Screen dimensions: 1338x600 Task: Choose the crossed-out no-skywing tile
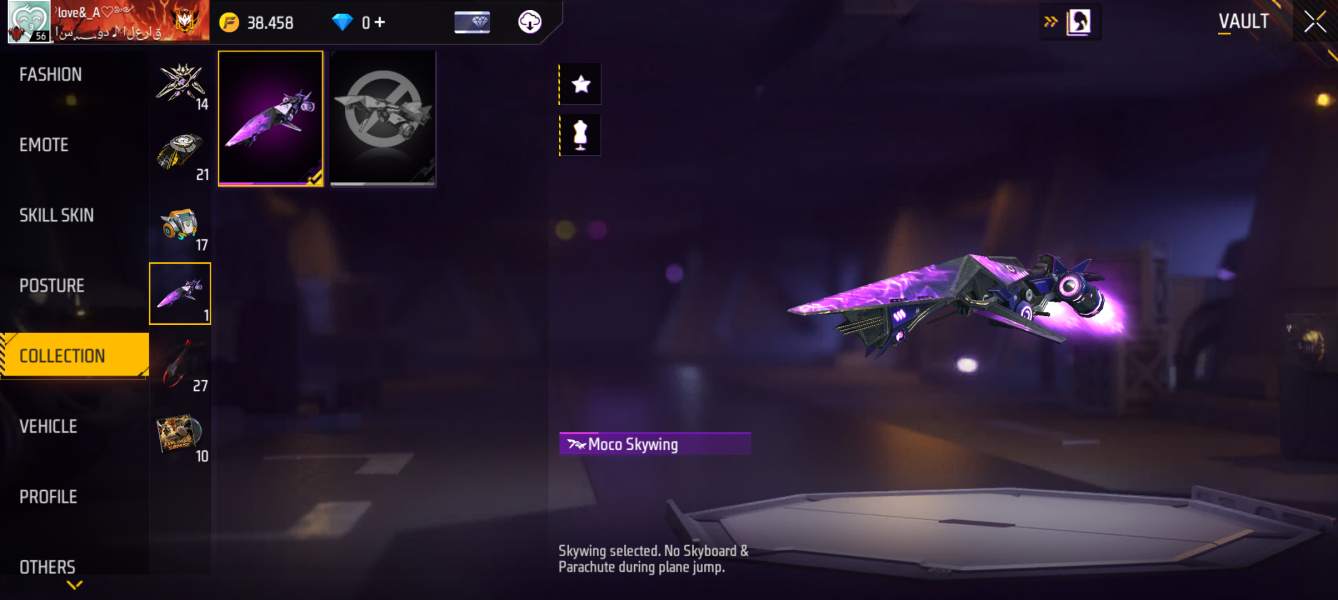click(383, 118)
